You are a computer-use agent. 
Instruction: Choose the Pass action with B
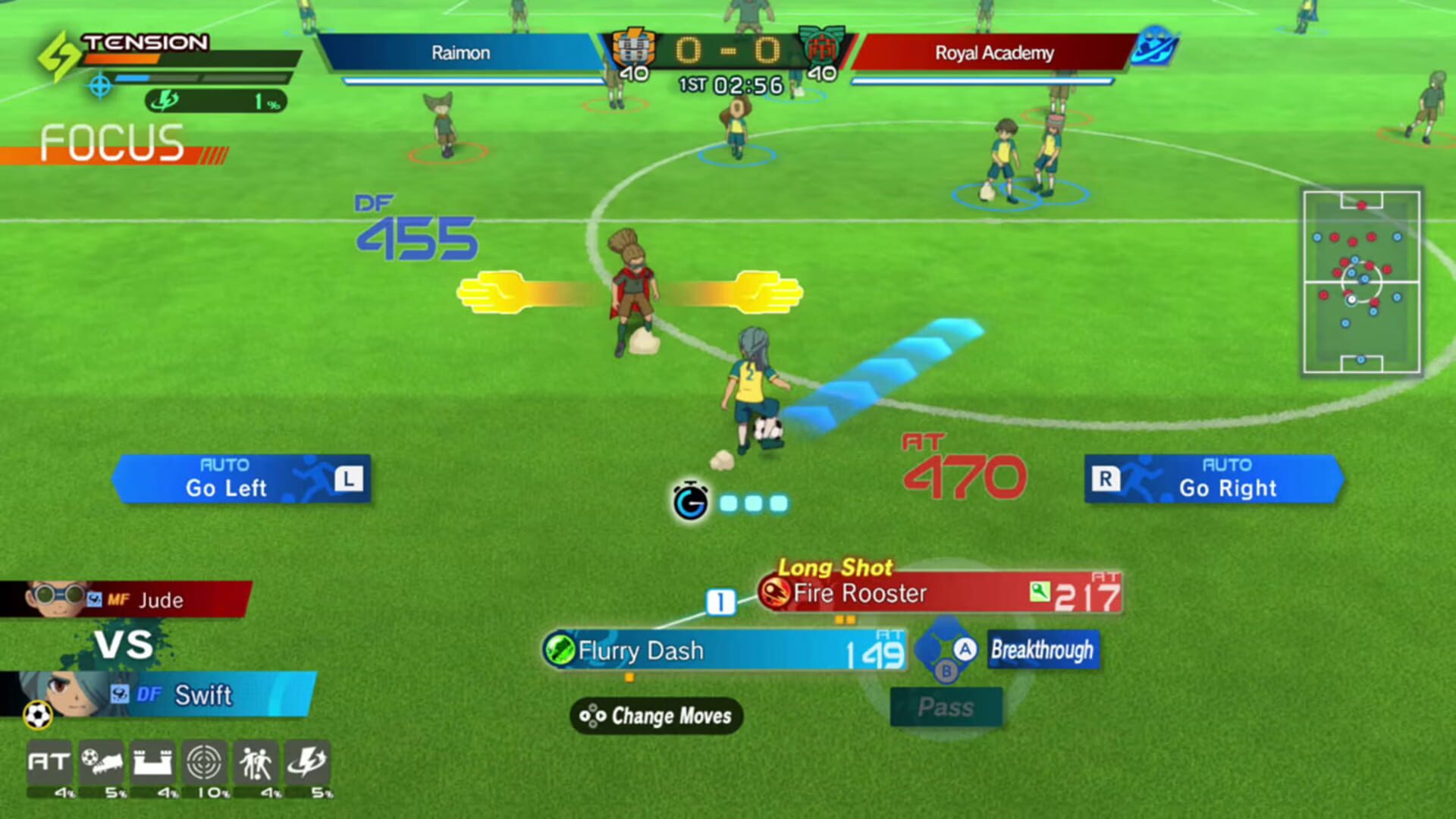pyautogui.click(x=946, y=706)
